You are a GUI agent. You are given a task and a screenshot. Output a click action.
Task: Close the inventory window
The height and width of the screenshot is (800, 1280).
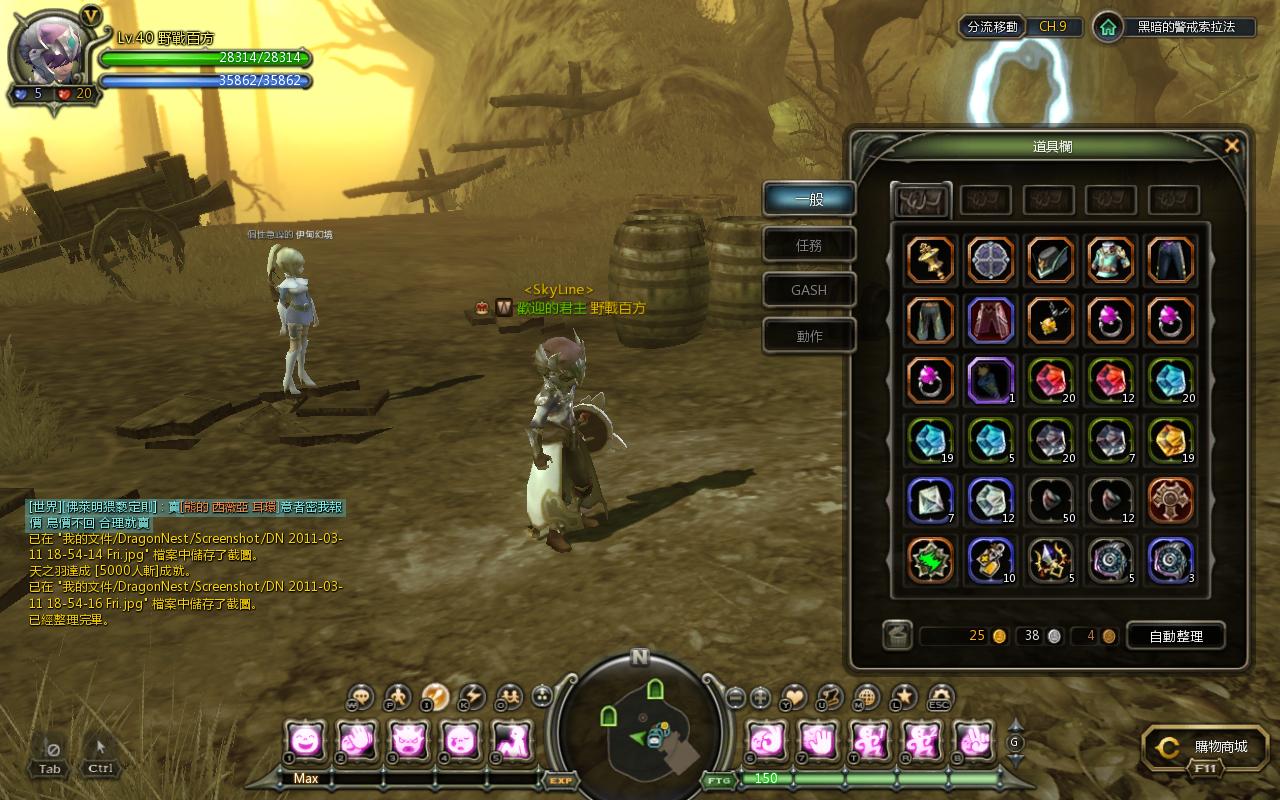pyautogui.click(x=1232, y=146)
